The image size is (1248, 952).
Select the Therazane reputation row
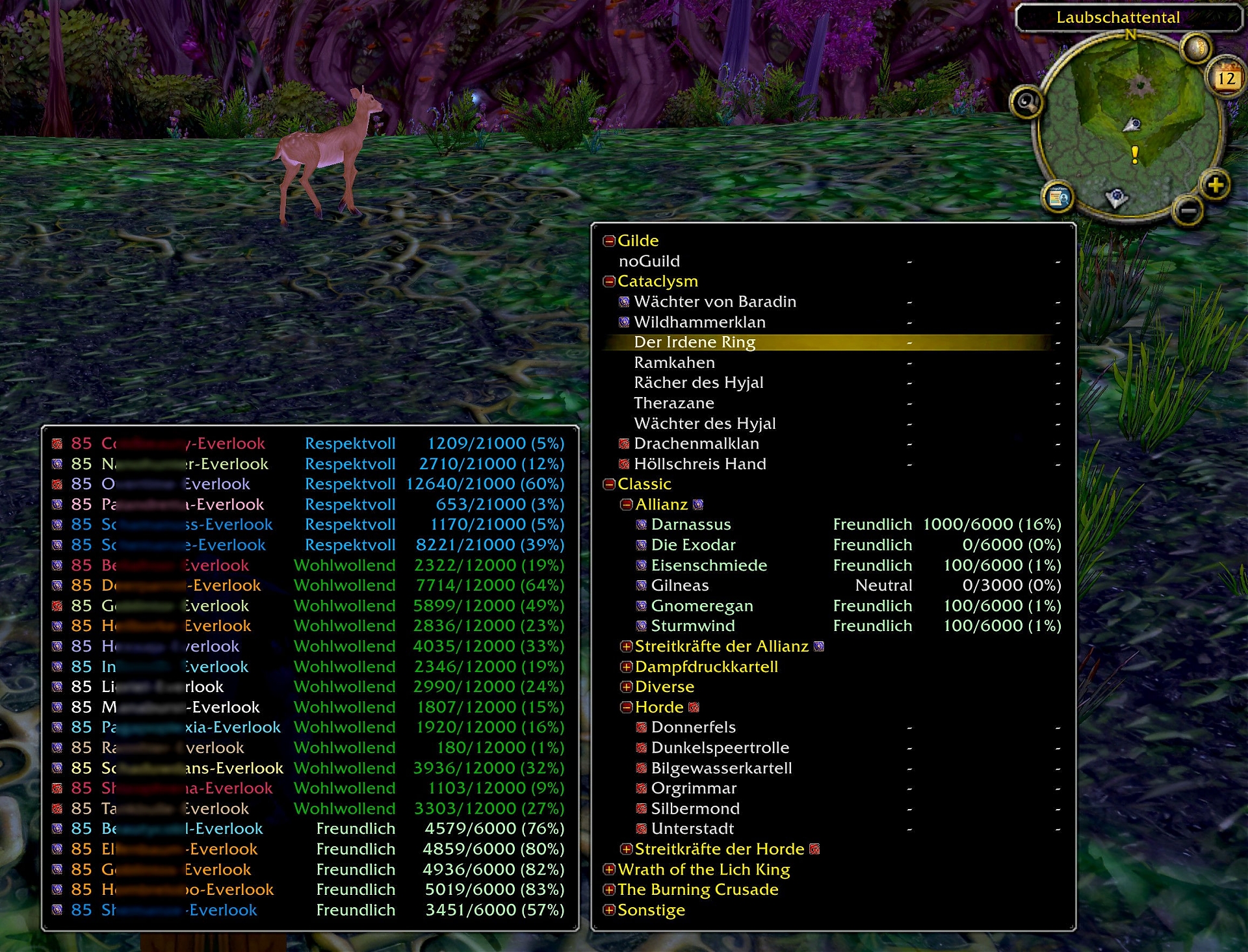[x=673, y=403]
